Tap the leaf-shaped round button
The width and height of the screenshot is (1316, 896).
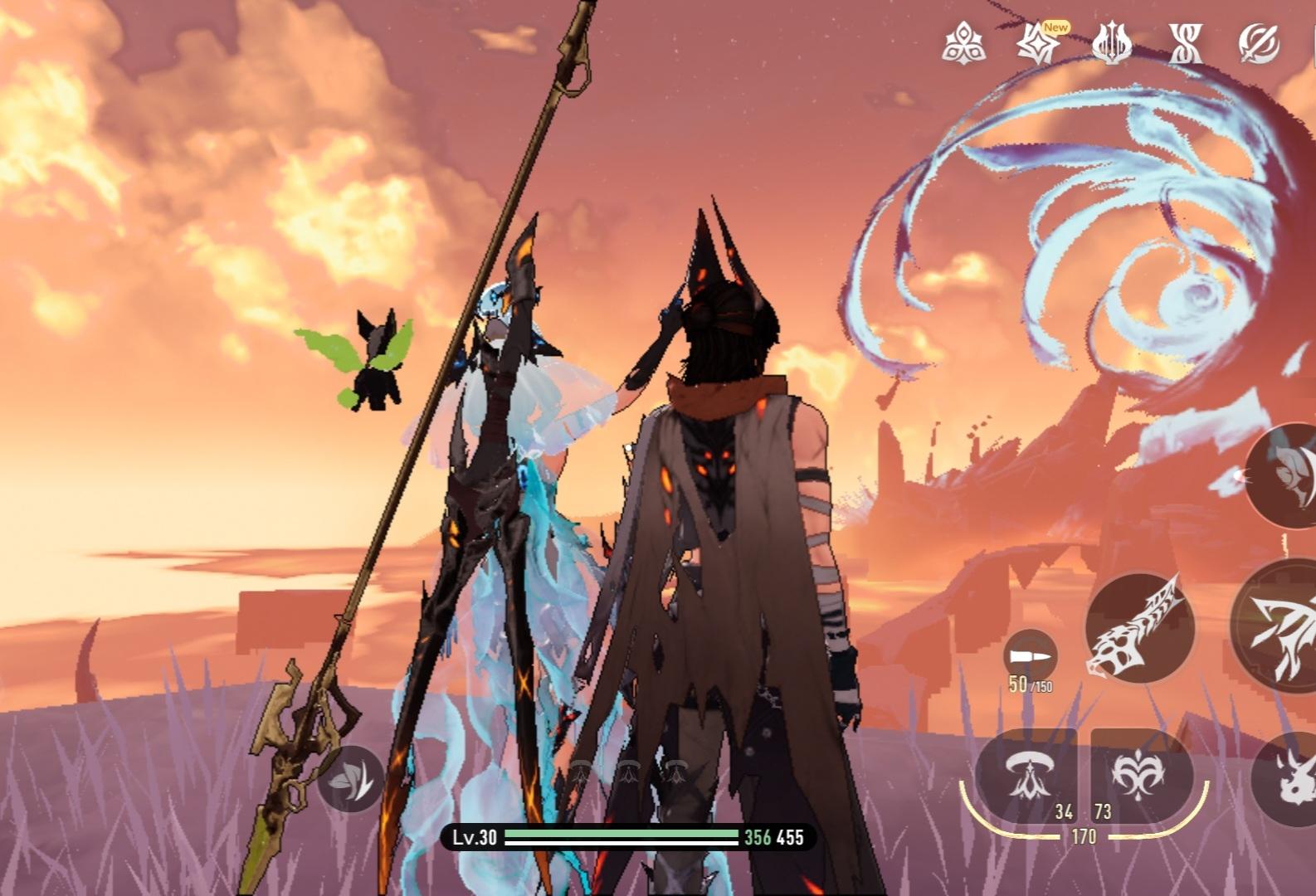[350, 779]
